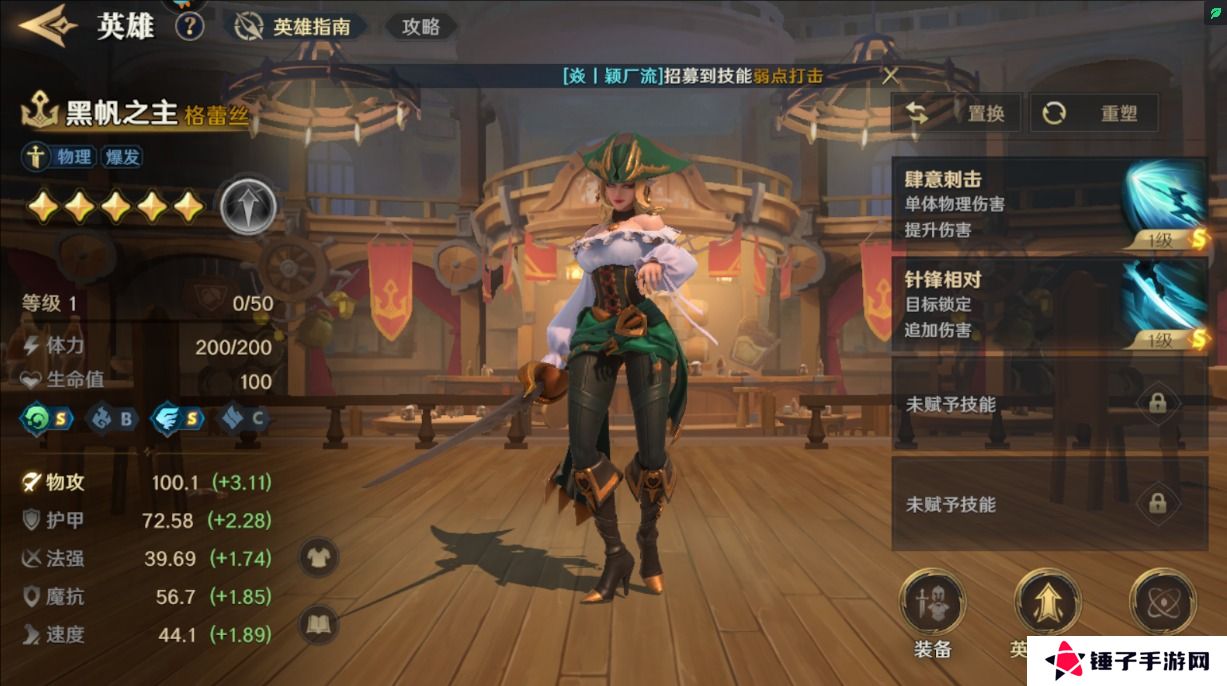The width and height of the screenshot is (1227, 686).
Task: Select the 爆发 burst tag
Action: (122, 156)
